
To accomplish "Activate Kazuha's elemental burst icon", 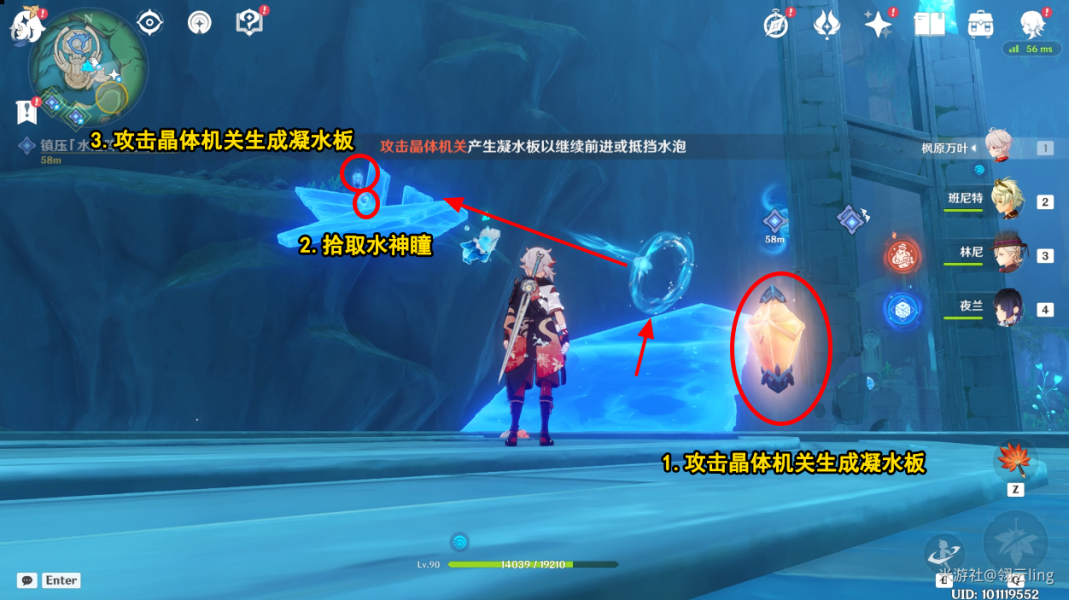I will point(1016,540).
